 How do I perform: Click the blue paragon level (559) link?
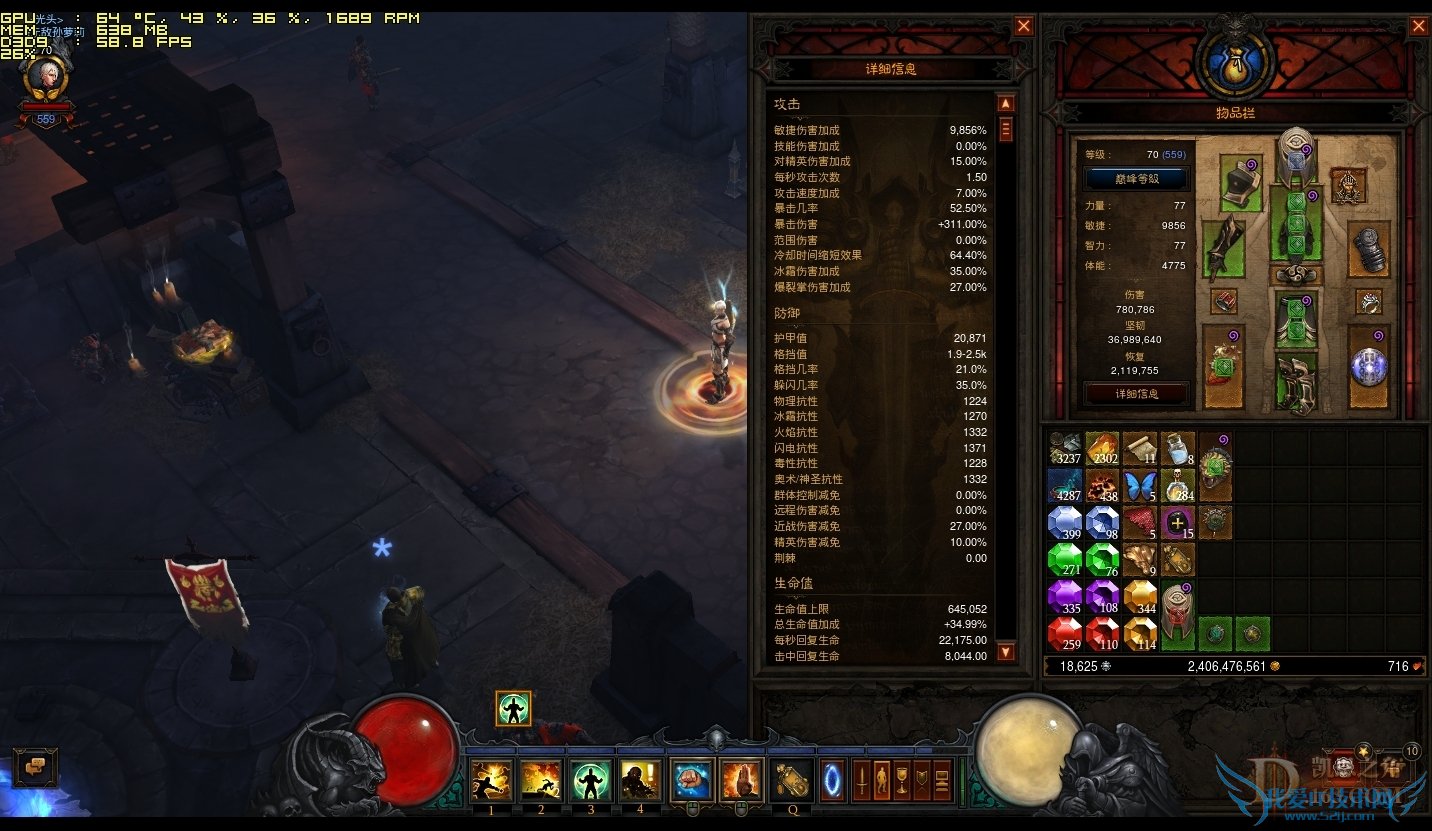1174,155
